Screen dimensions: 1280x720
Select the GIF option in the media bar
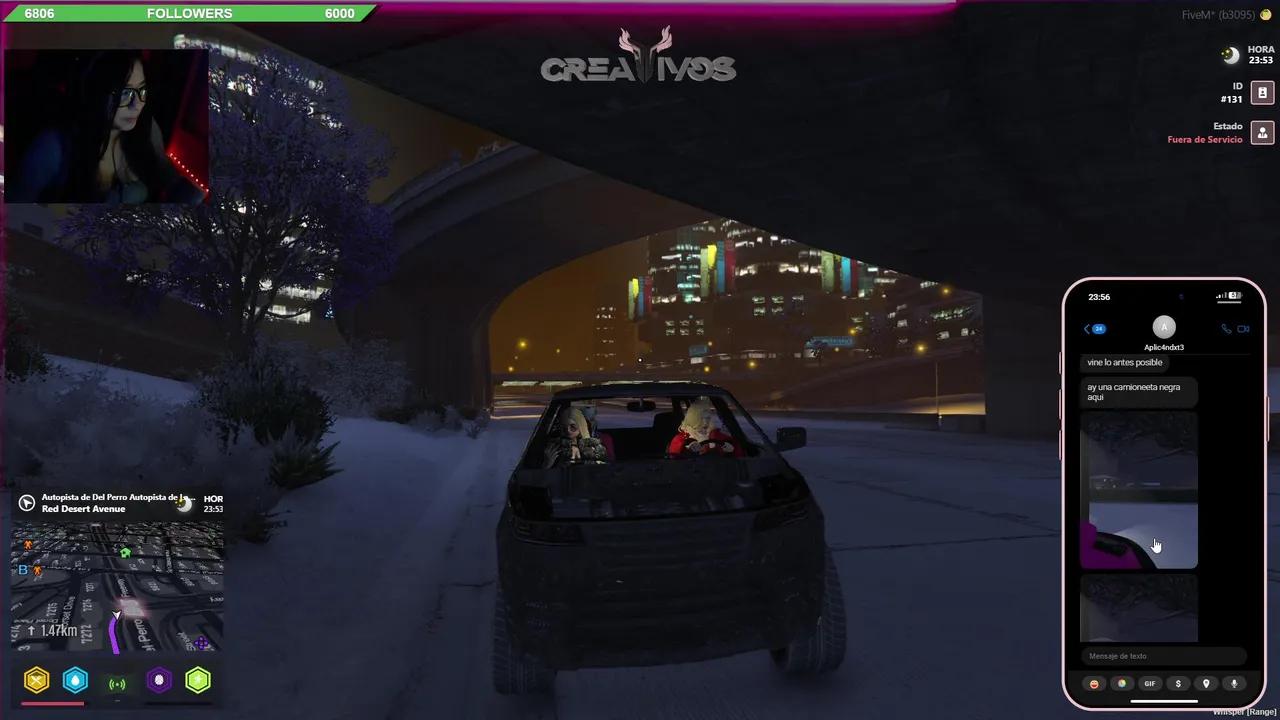(1150, 684)
